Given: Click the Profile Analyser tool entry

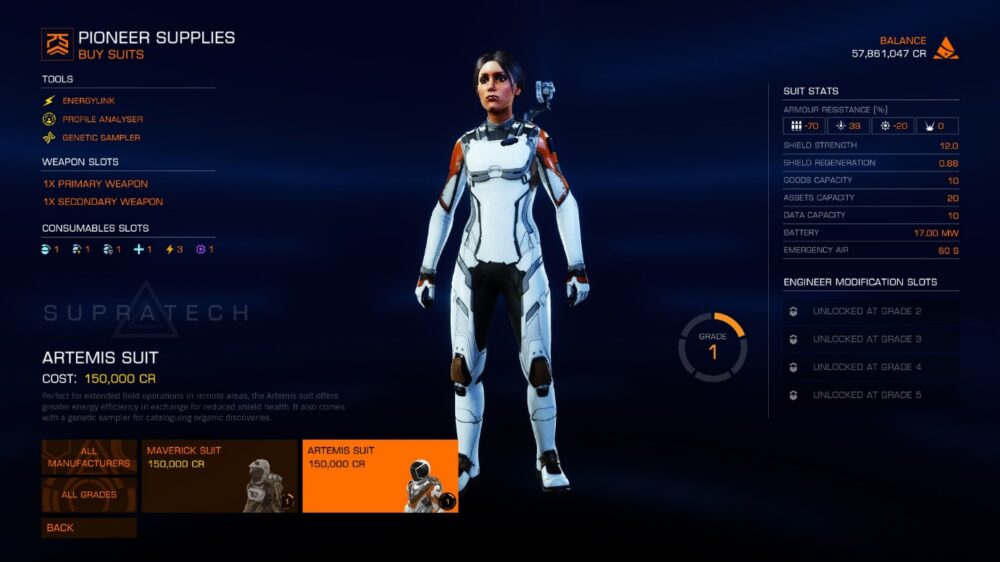Looking at the screenshot, I should pyautogui.click(x=102, y=119).
